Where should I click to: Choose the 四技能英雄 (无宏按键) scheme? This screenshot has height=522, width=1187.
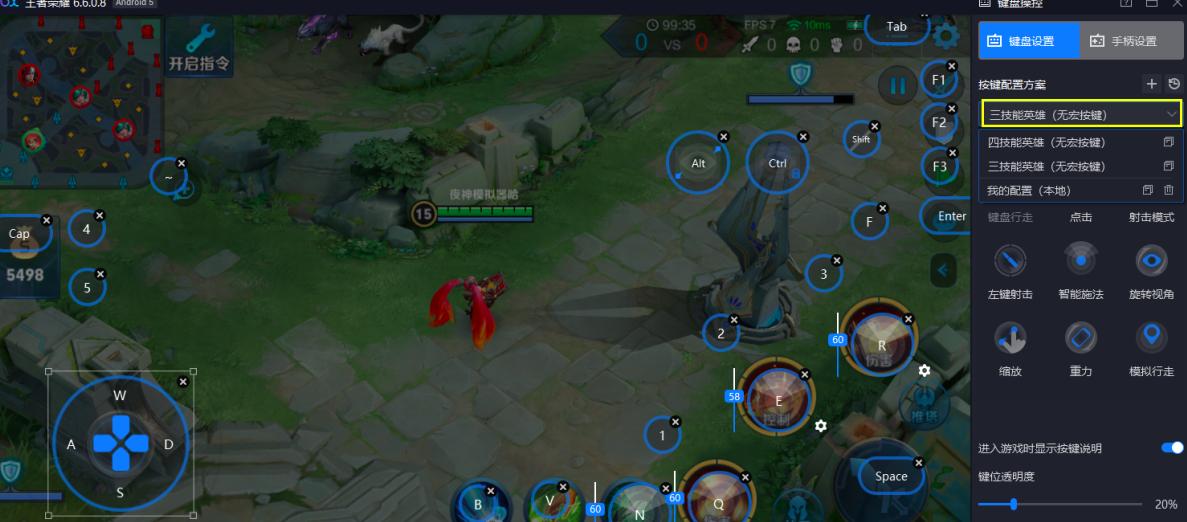click(1046, 142)
